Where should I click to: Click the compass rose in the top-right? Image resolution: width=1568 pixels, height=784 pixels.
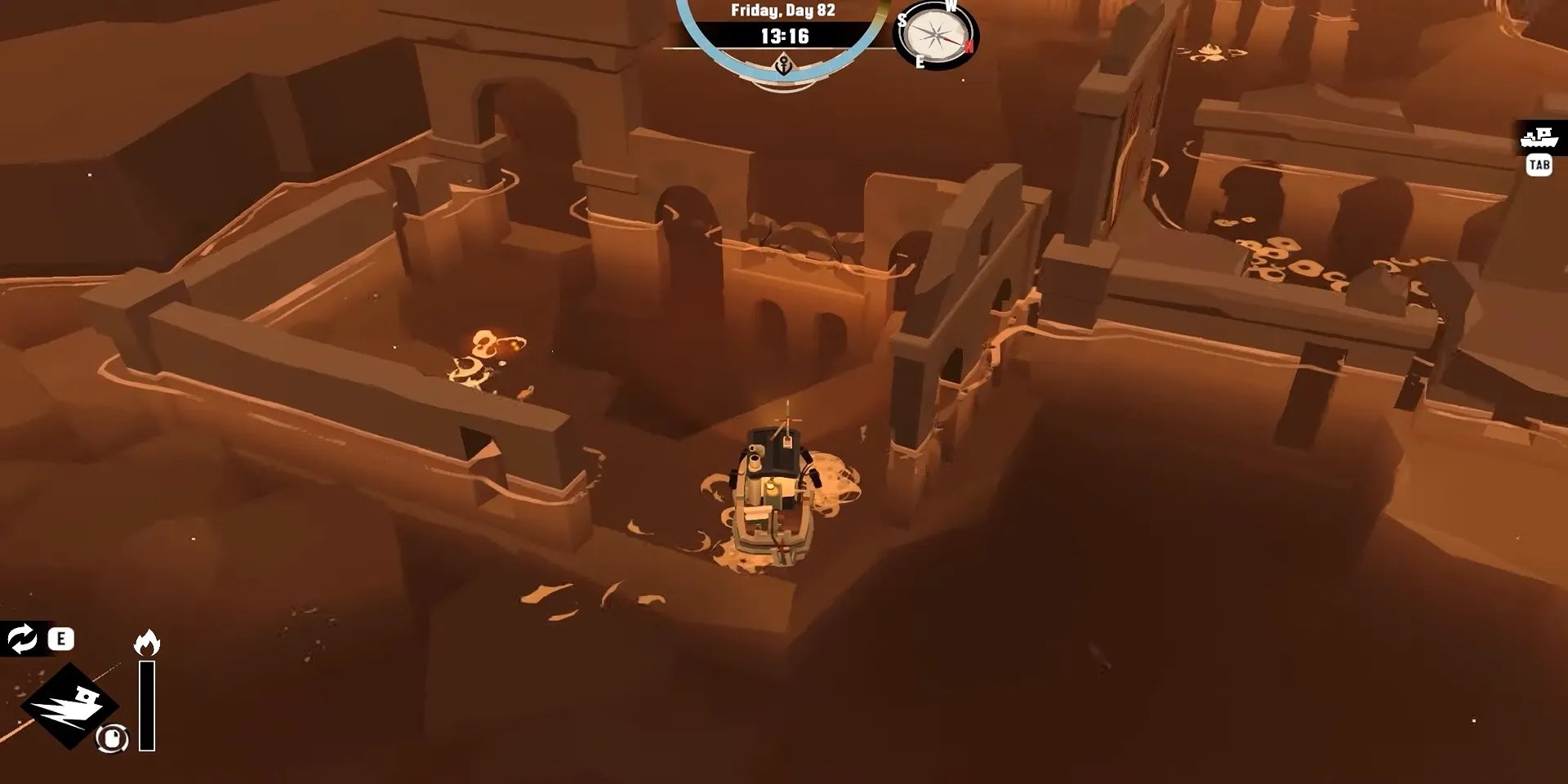pos(933,37)
